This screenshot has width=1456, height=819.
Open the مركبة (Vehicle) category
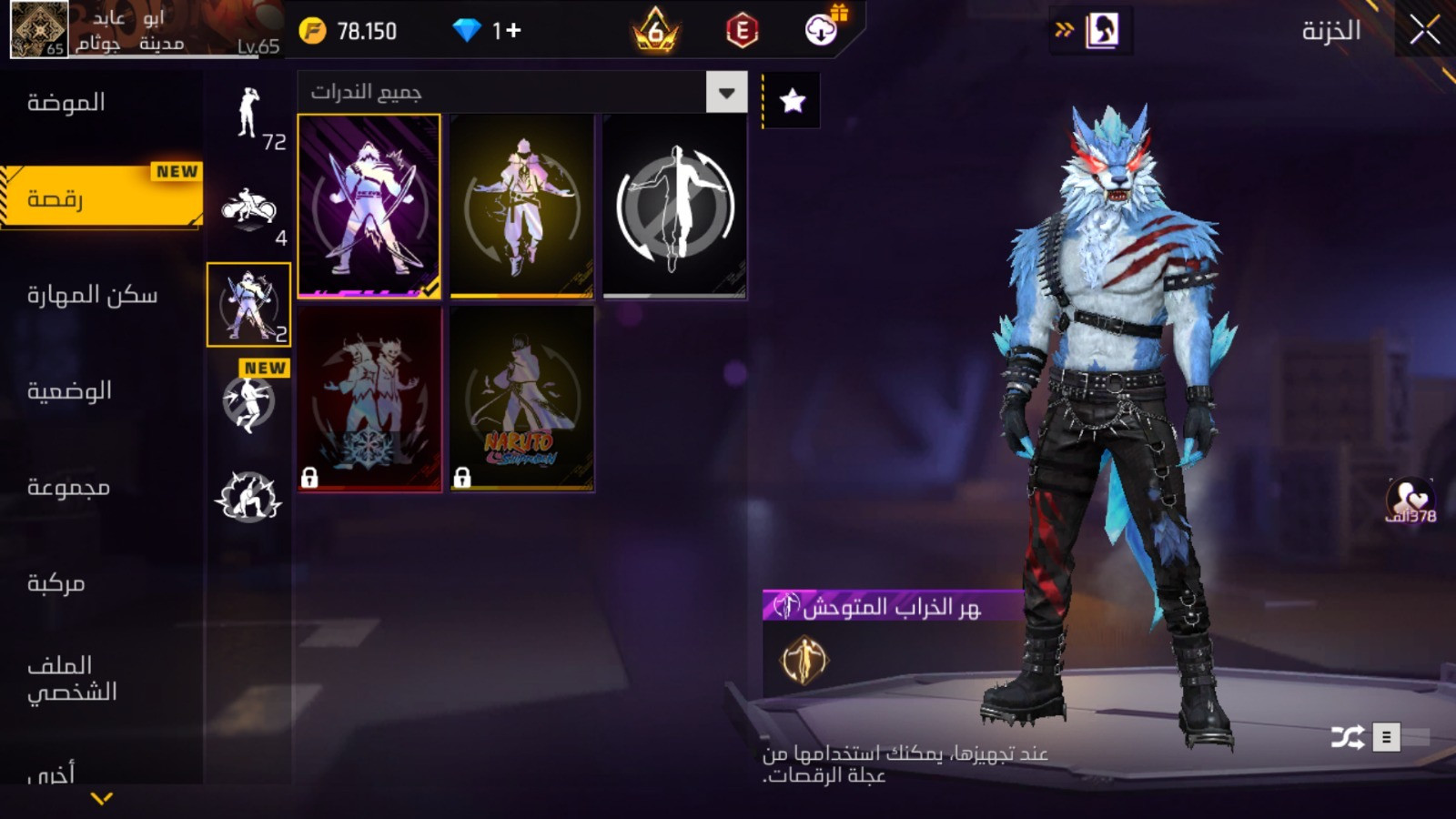point(56,583)
